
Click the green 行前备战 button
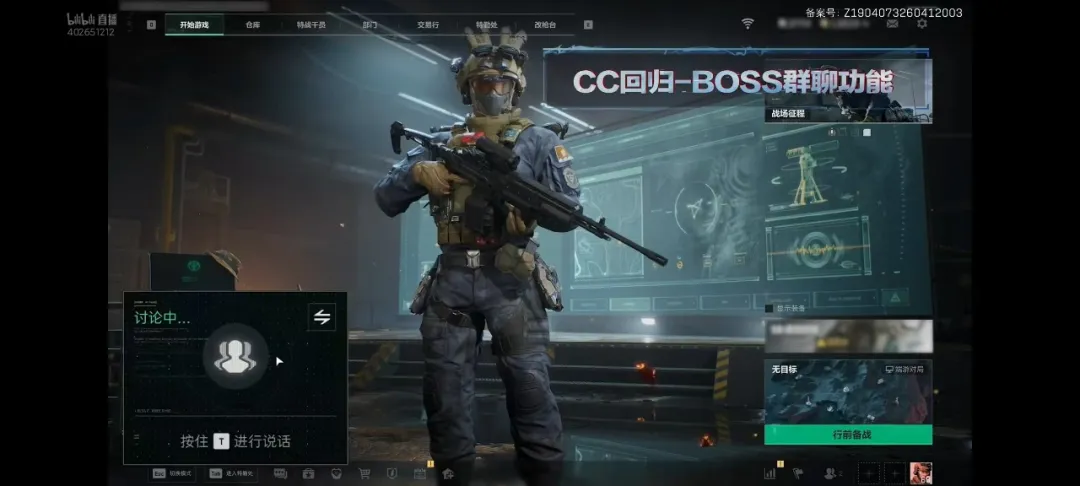click(x=848, y=435)
